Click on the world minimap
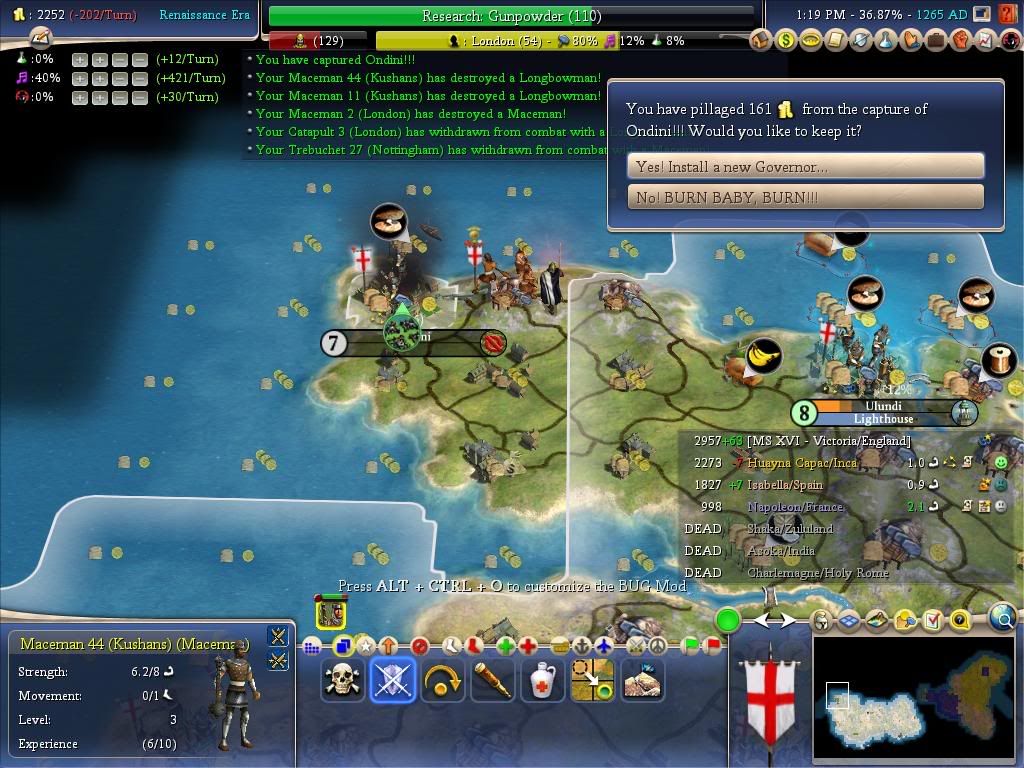This screenshot has width=1024, height=768. click(914, 697)
